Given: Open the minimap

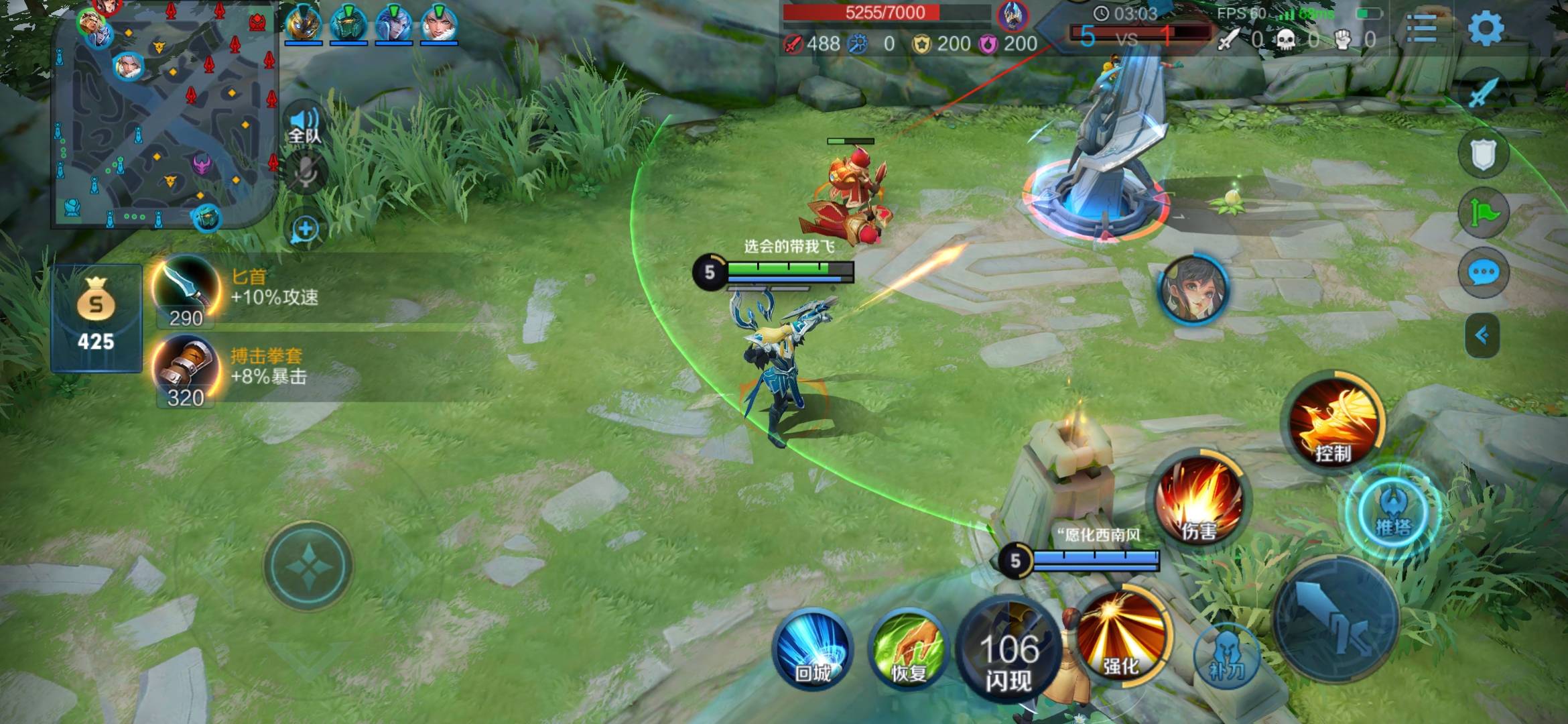Looking at the screenshot, I should click(x=164, y=114).
